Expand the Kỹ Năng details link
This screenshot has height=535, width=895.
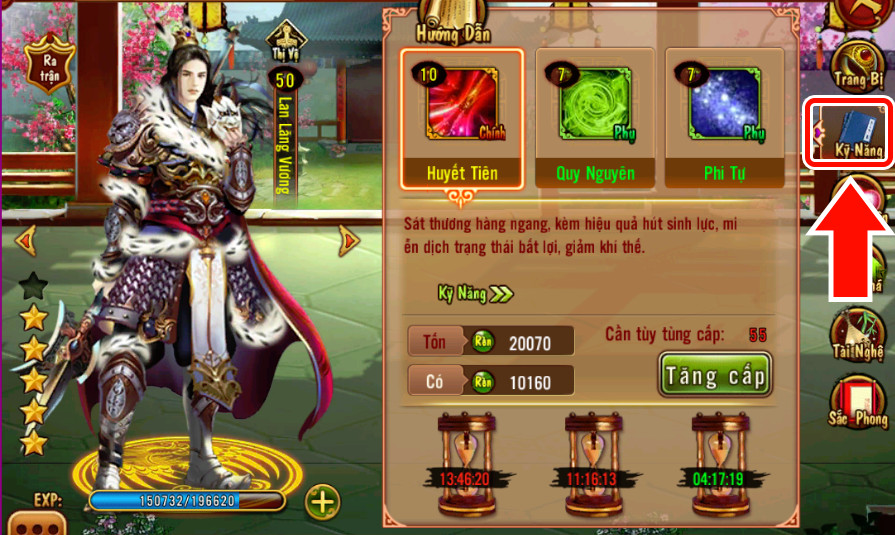[x=474, y=293]
